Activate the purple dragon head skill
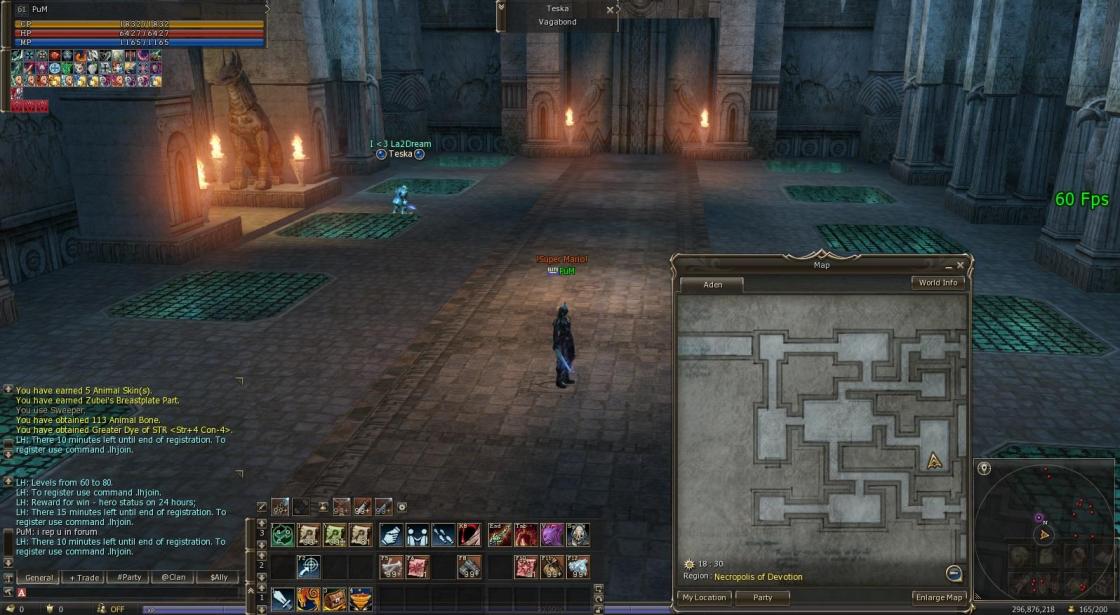Screen dimensions: 1120x615 coord(552,535)
